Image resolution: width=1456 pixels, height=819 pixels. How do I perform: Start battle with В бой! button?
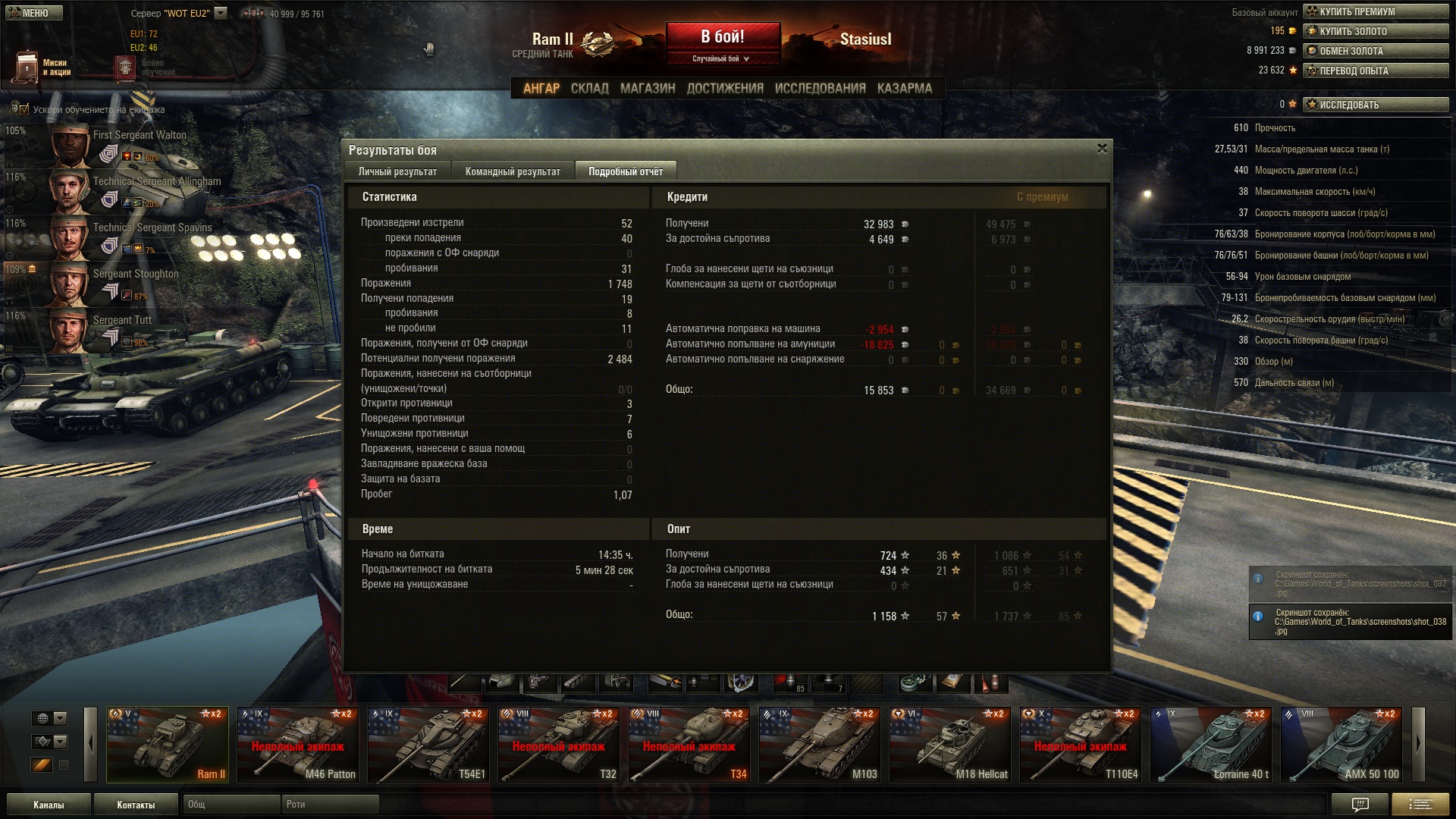(x=723, y=37)
